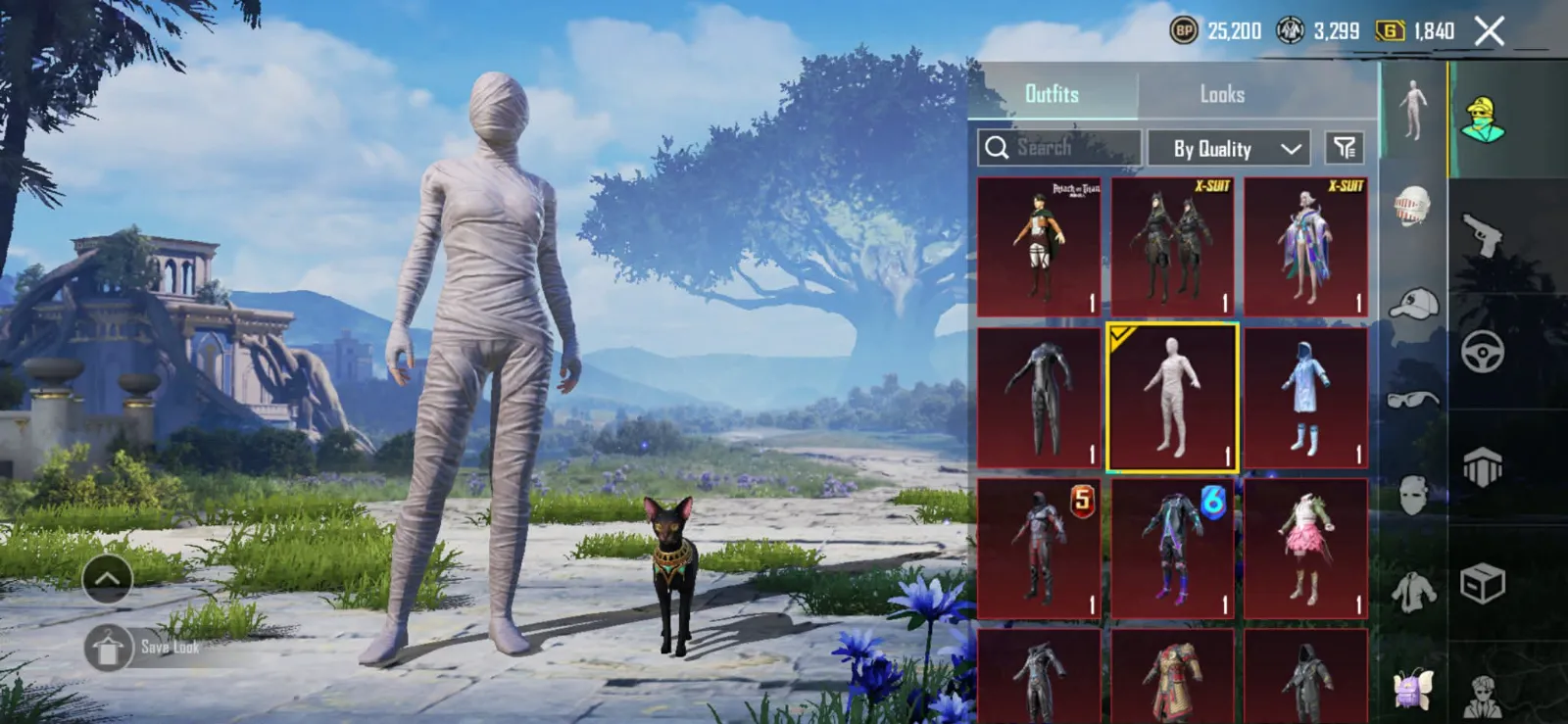1568x724 pixels.
Task: Open the outfit filter options
Action: tap(1345, 148)
